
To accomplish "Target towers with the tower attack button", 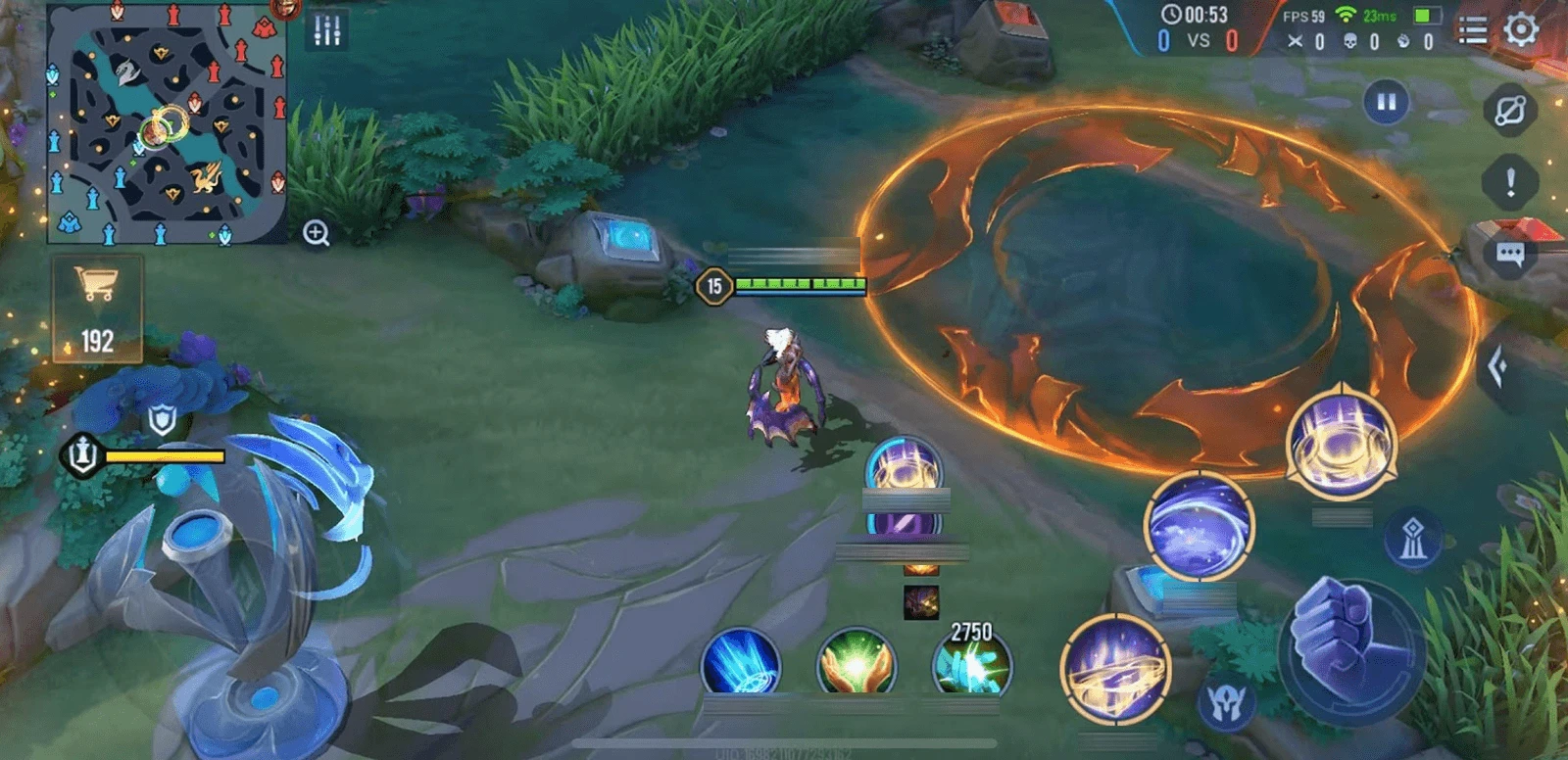I will coord(1412,540).
